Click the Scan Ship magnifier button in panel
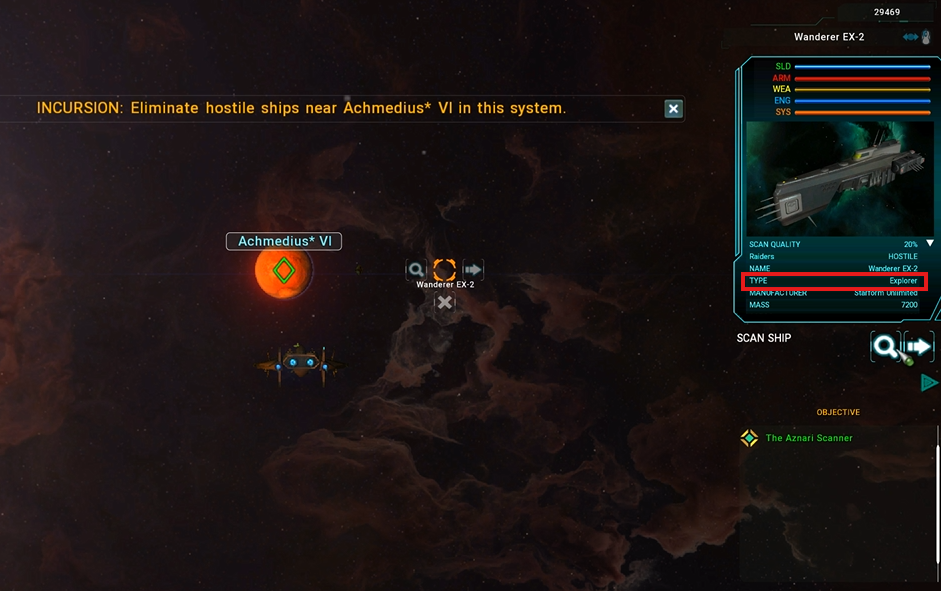 [885, 347]
